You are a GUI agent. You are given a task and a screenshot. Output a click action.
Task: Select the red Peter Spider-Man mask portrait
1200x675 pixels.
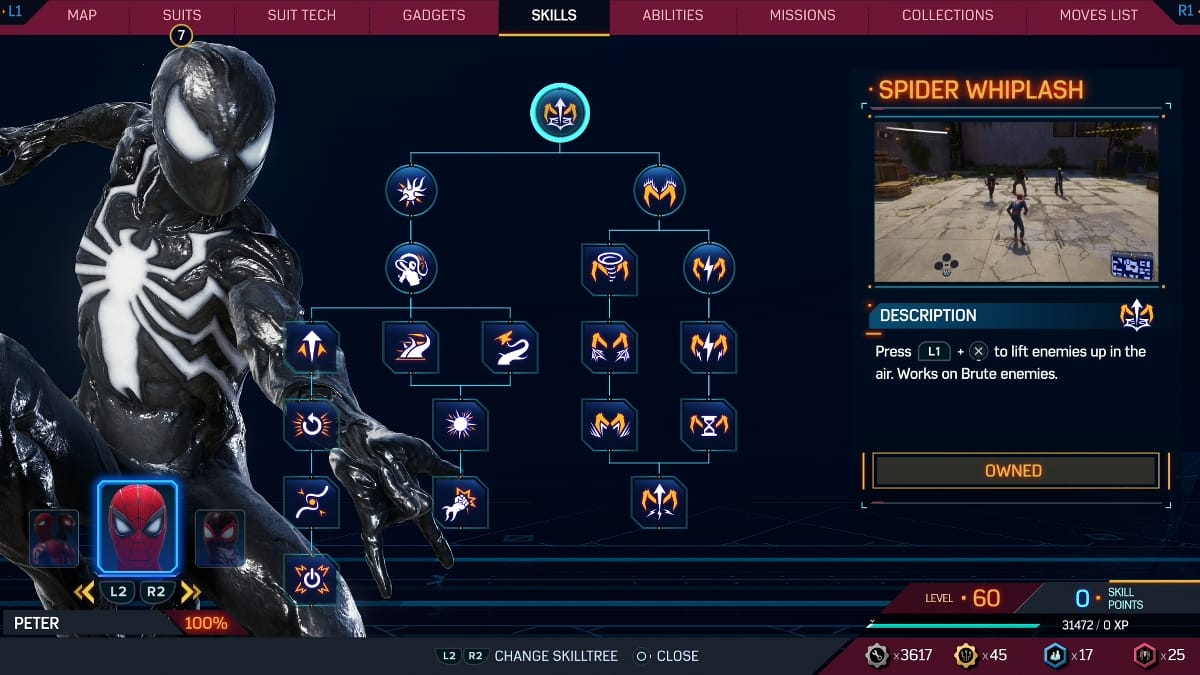click(x=137, y=528)
